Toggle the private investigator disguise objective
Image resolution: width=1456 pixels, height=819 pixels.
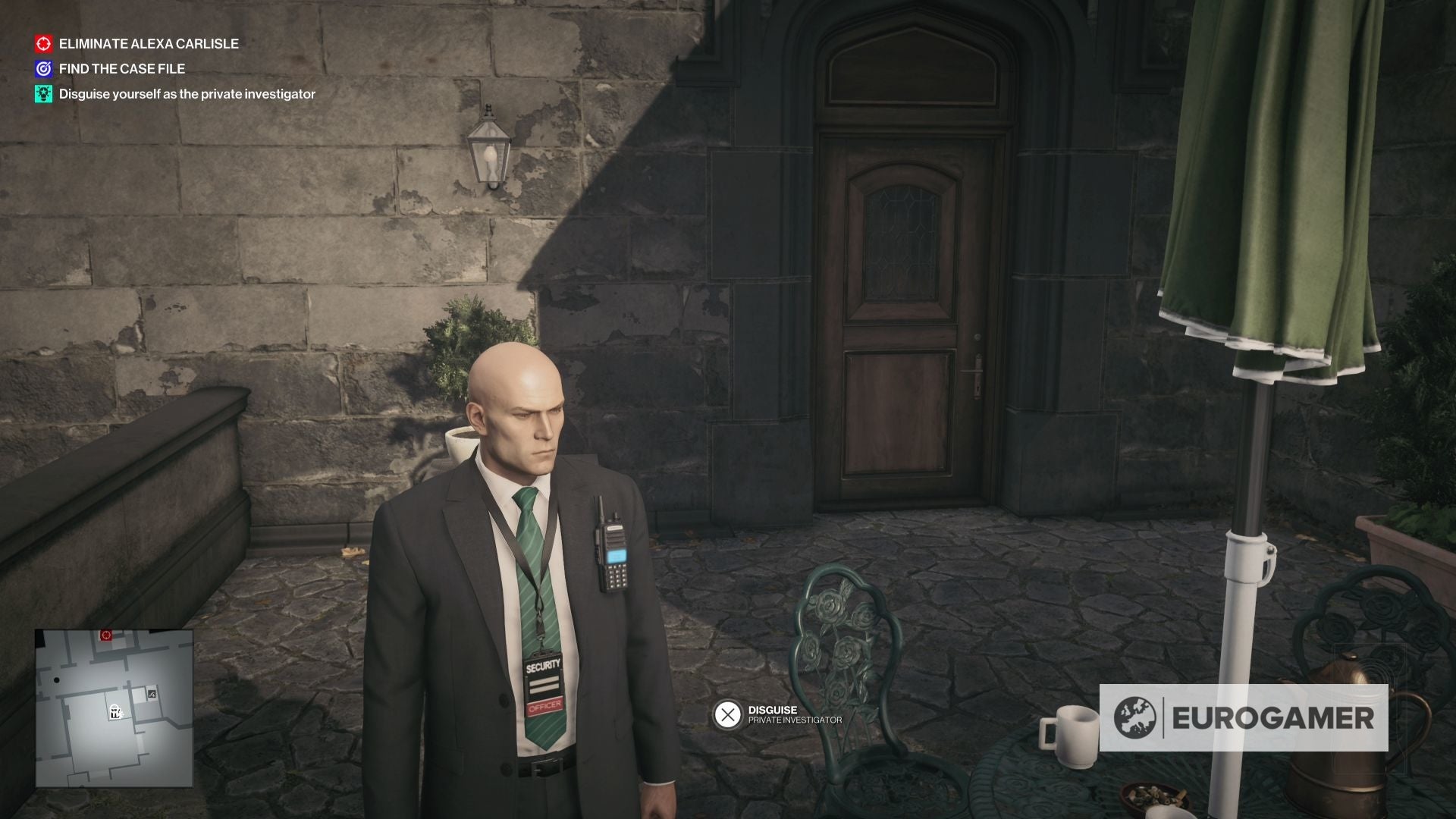point(187,95)
